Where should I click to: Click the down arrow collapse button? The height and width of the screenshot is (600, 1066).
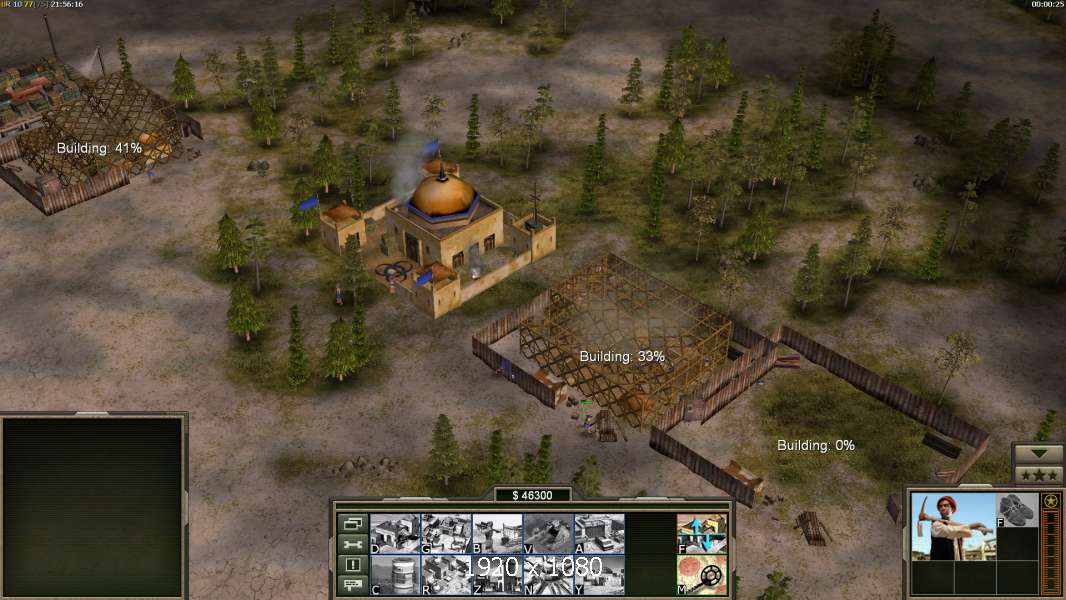pyautogui.click(x=1038, y=454)
